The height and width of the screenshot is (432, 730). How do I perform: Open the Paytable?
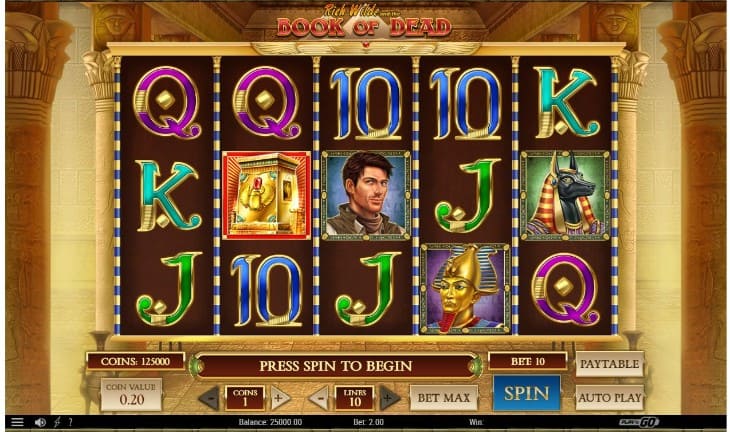tap(609, 364)
